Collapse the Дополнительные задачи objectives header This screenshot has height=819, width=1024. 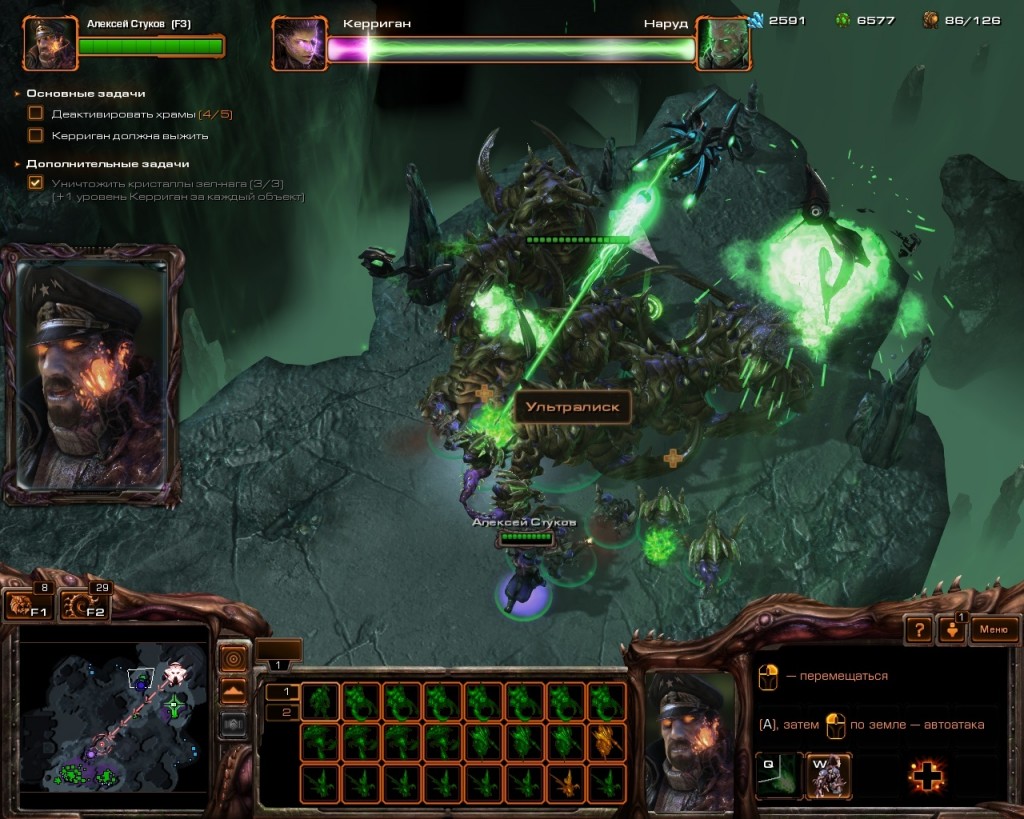click(x=106, y=163)
